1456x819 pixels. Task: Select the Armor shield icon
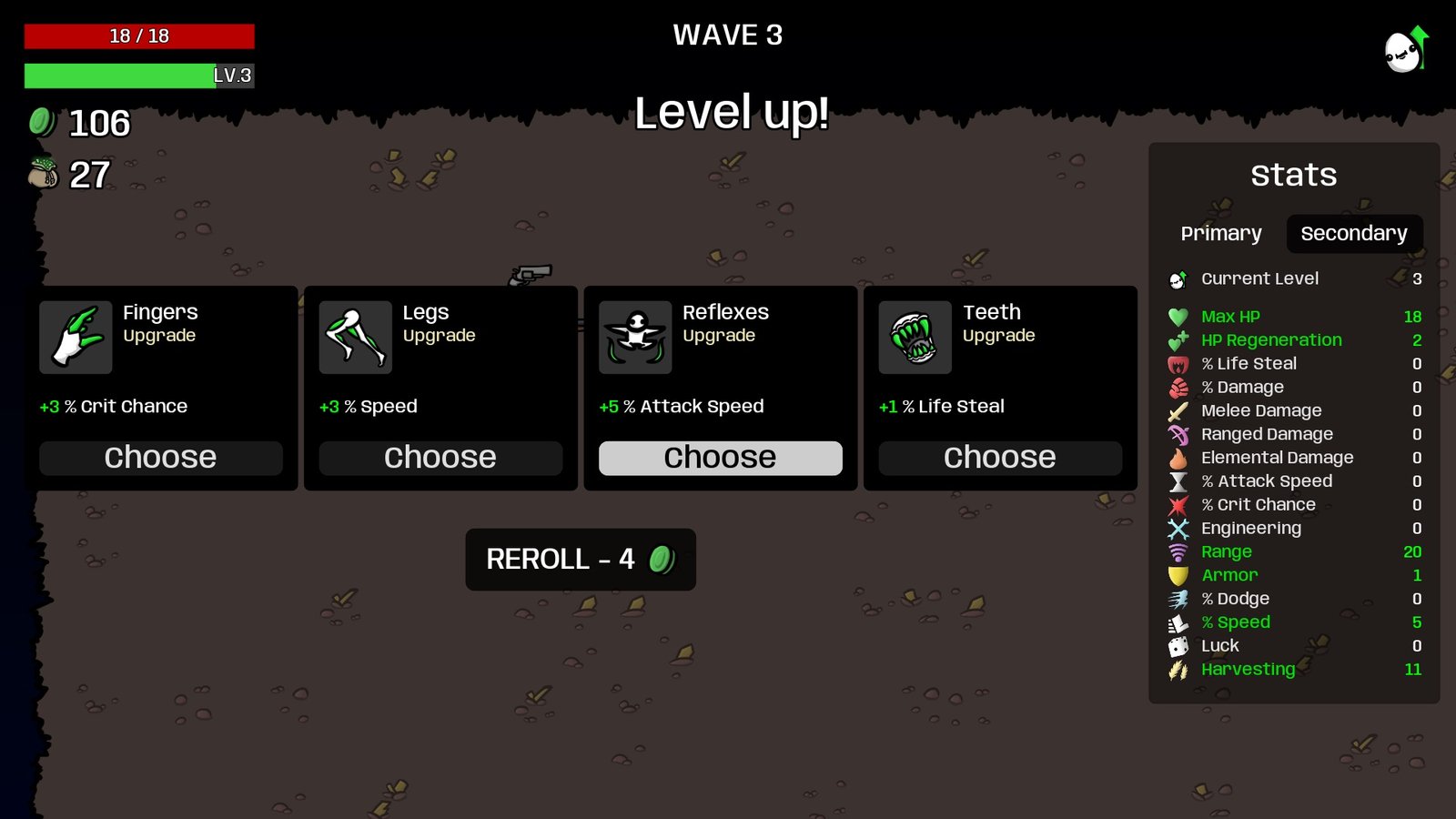pos(1178,575)
